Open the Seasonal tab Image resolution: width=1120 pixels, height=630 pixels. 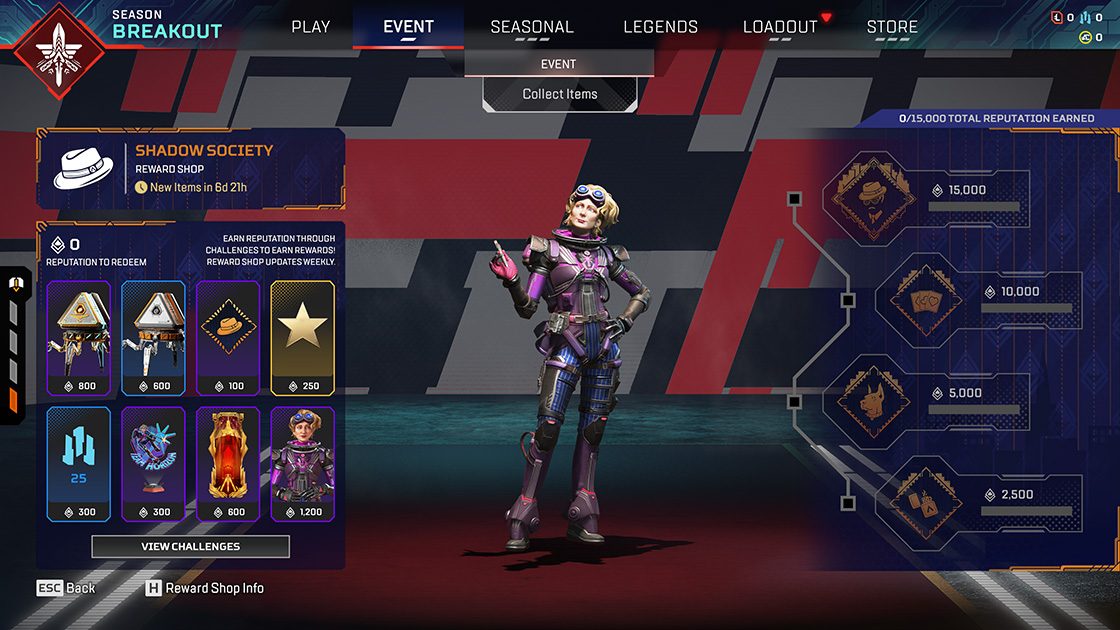[532, 27]
